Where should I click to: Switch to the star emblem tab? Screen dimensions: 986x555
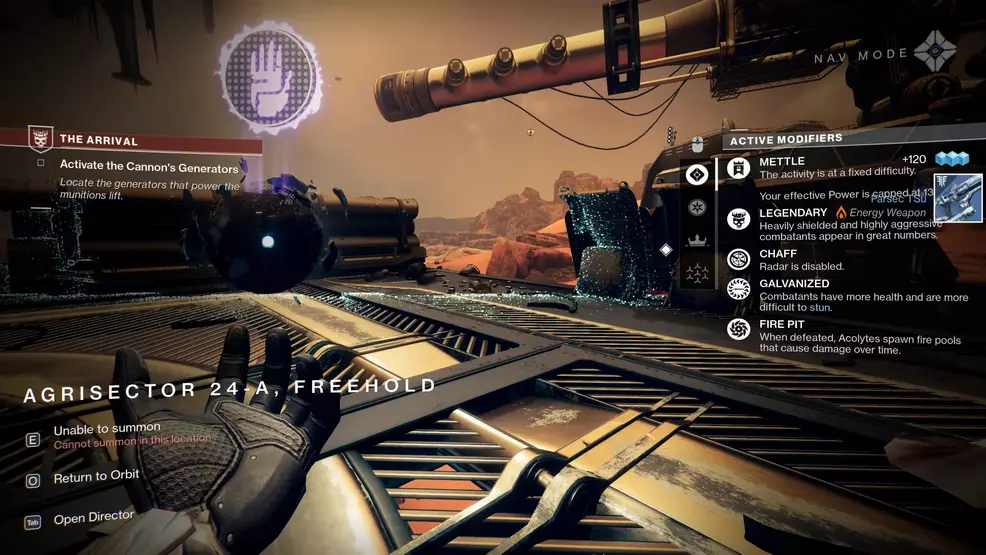click(x=697, y=208)
